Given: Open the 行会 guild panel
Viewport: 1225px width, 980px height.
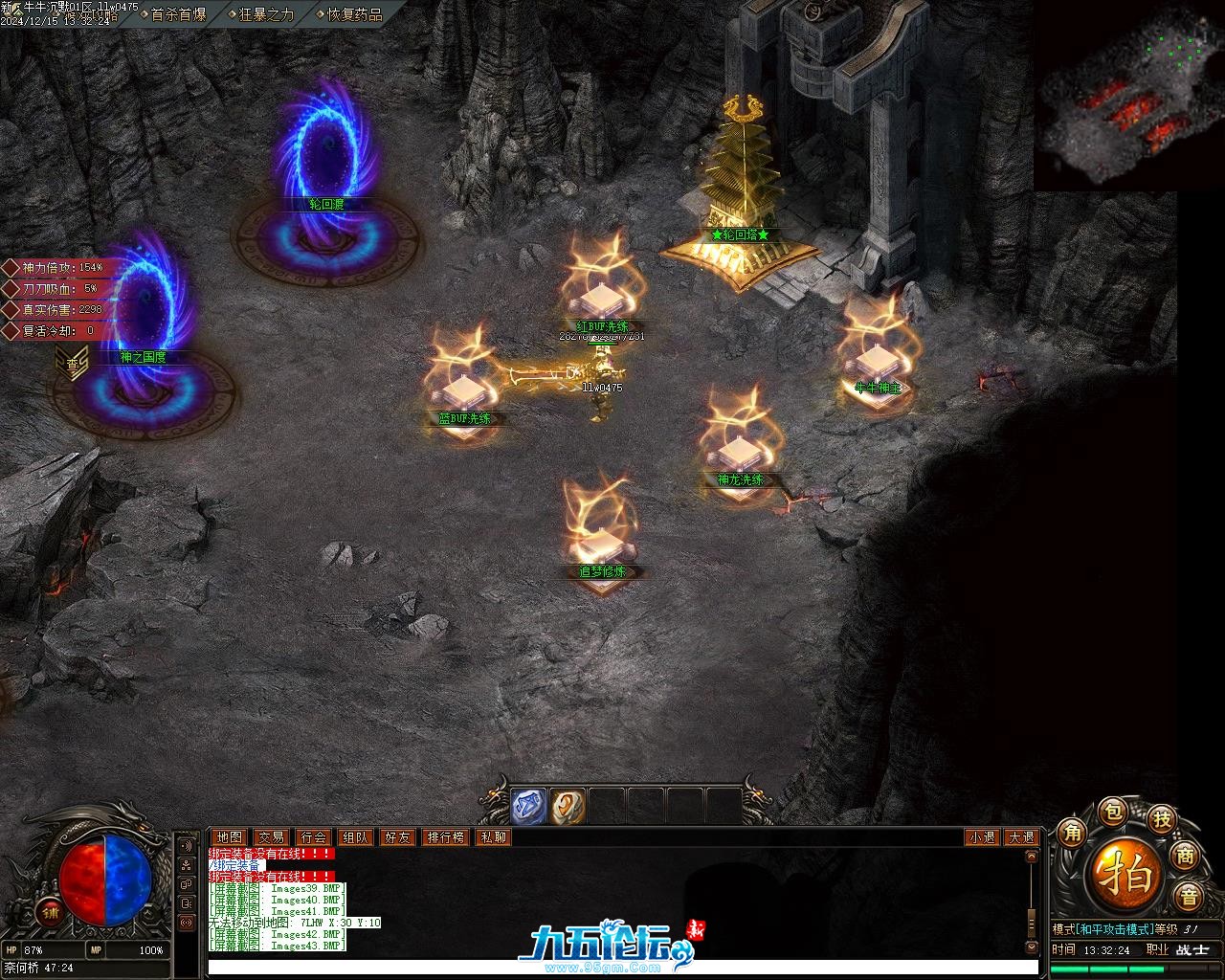Looking at the screenshot, I should pos(313,837).
